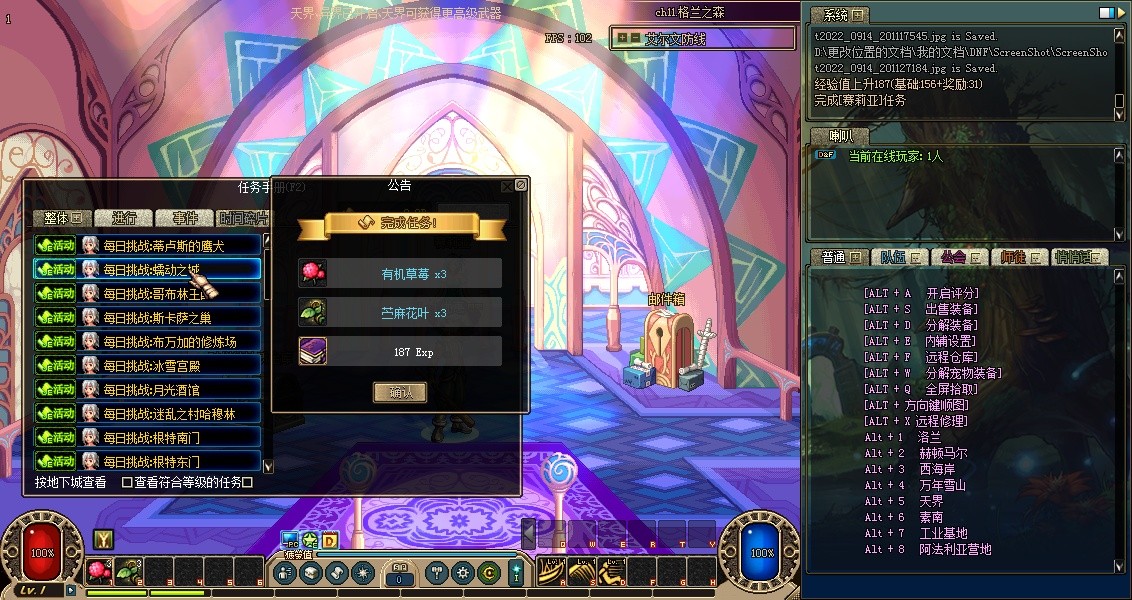Screen dimensions: 1132x600
Task: Switch chat to the 队伍 tab
Action: click(896, 257)
